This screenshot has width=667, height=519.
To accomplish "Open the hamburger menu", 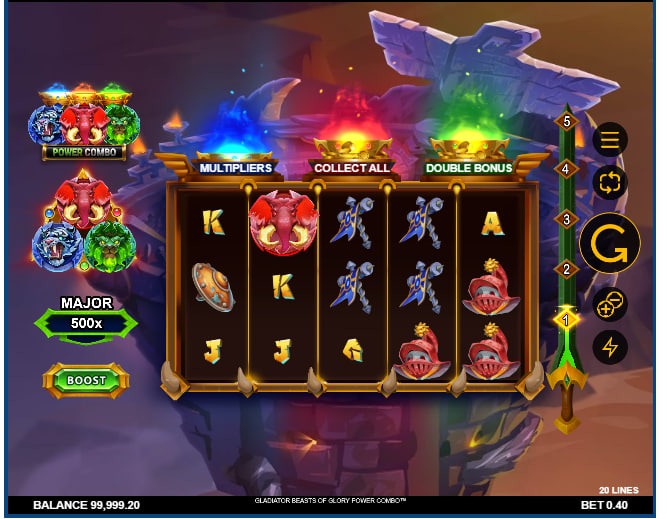I will (x=610, y=139).
